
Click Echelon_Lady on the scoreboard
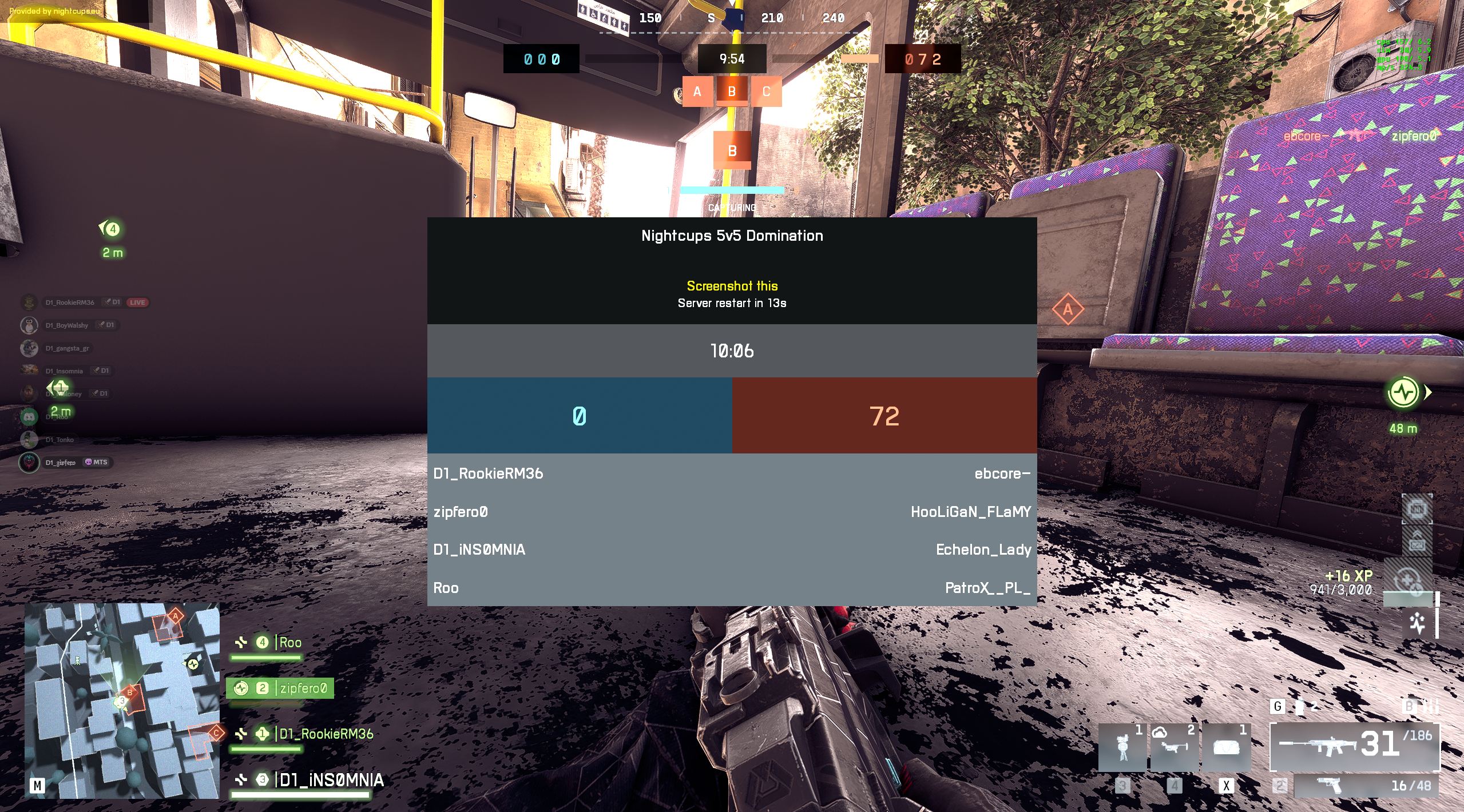pyautogui.click(x=983, y=550)
